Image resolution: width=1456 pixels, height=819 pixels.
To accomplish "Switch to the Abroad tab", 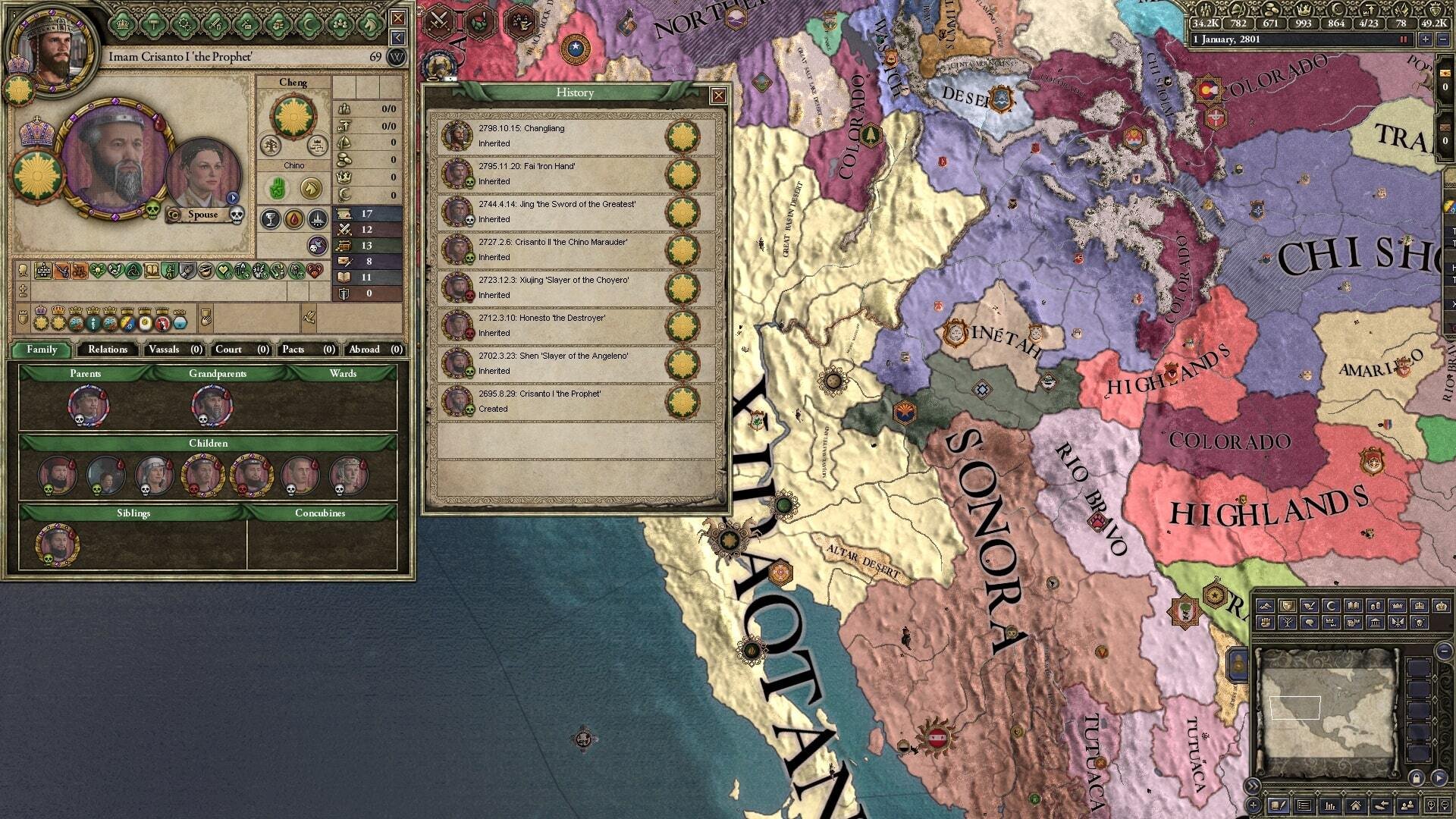I will [375, 350].
